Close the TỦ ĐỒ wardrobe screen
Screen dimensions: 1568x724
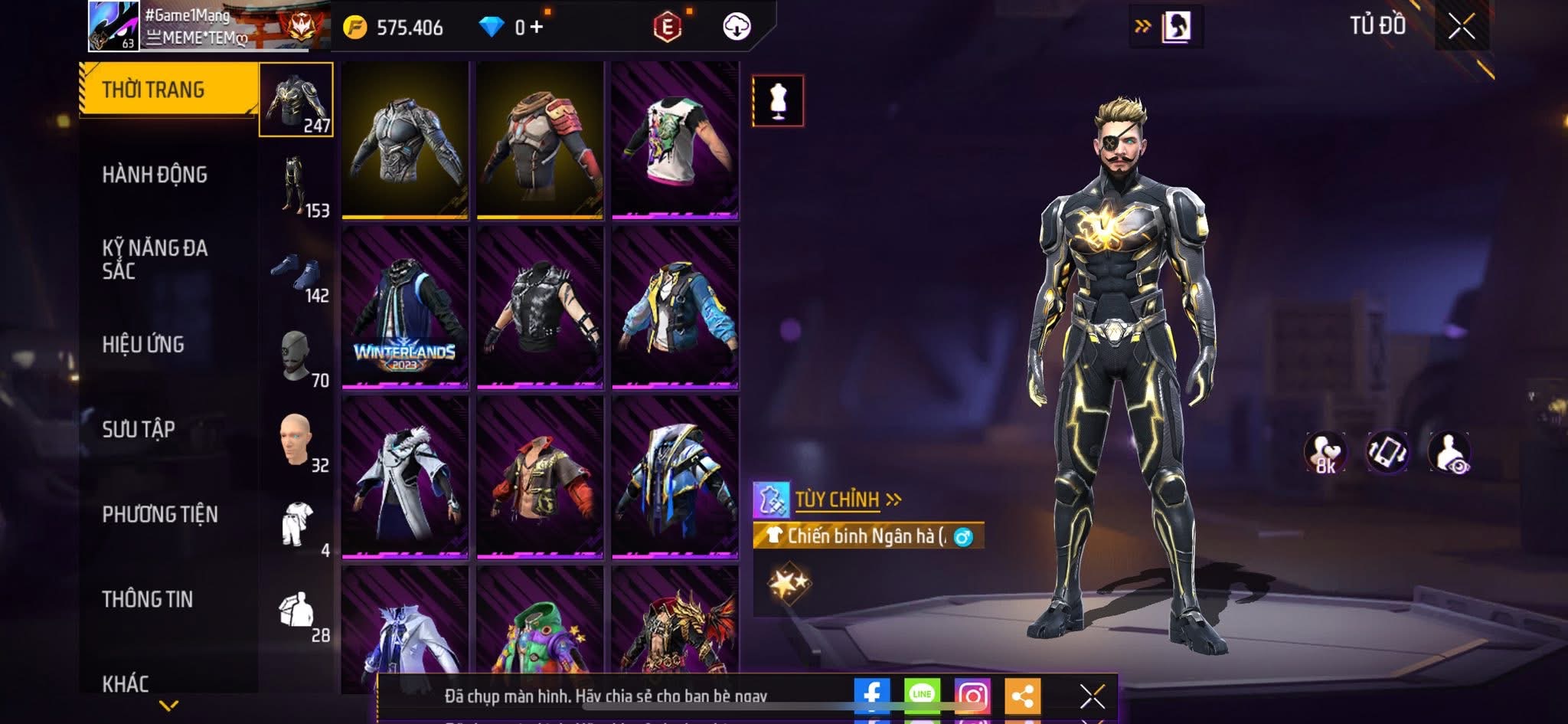click(1462, 27)
